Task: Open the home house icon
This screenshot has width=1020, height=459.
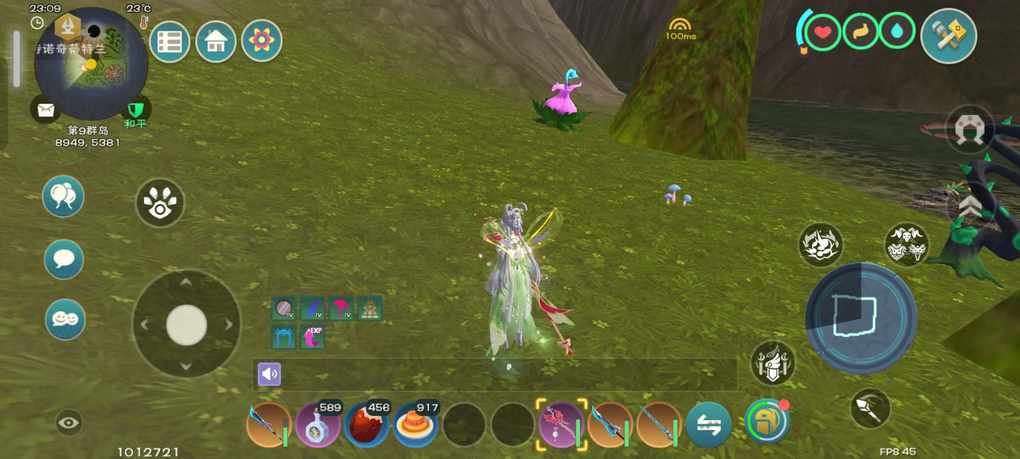Action: pos(216,42)
